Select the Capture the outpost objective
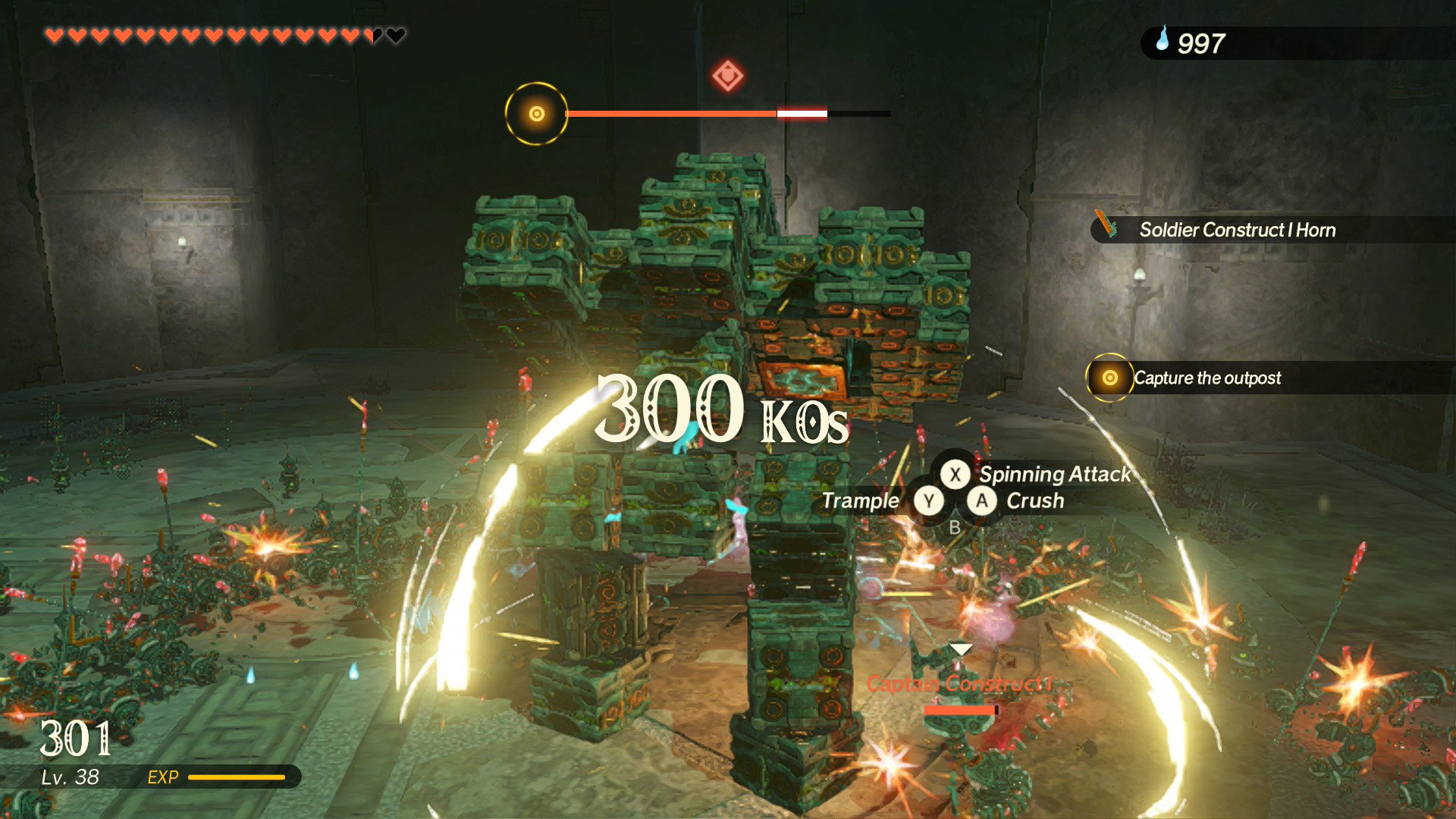Viewport: 1456px width, 819px height. tap(1207, 378)
